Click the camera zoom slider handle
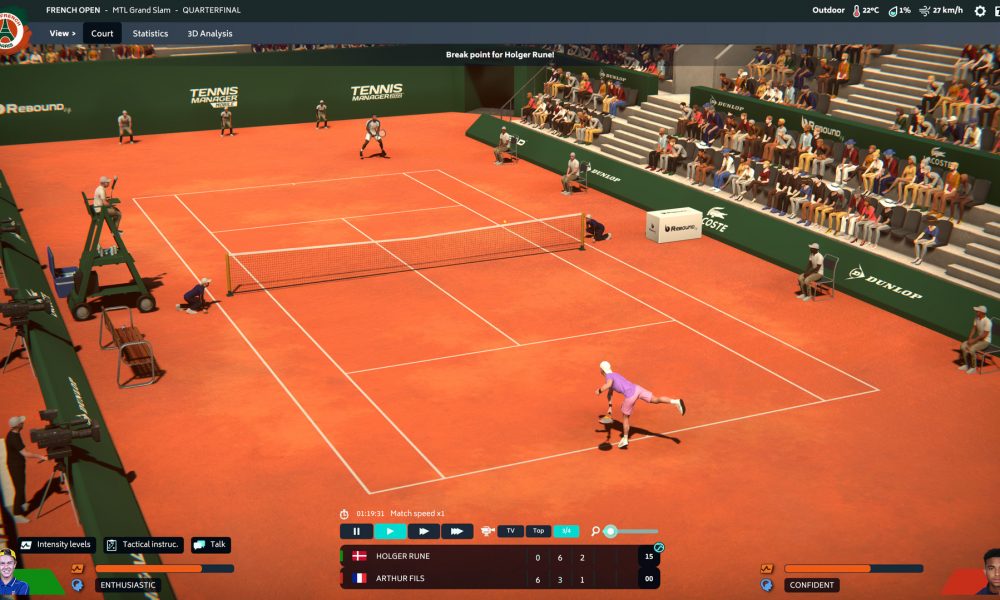The image size is (1000, 600). click(x=610, y=531)
